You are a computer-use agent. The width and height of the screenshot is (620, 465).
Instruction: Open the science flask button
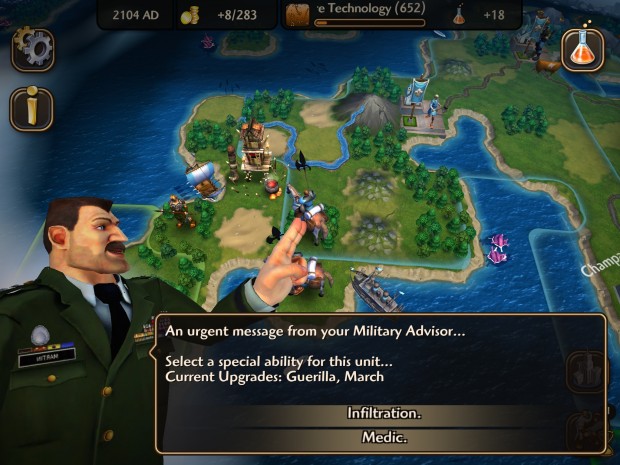pos(582,48)
